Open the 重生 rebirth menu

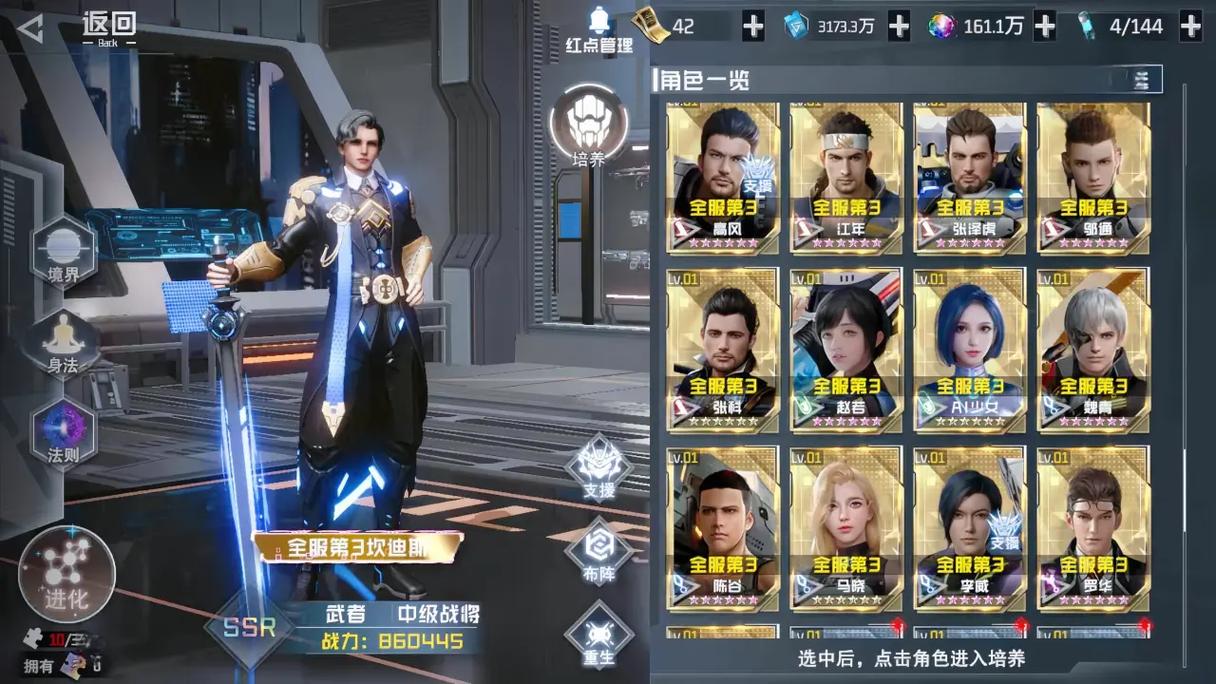[598, 636]
